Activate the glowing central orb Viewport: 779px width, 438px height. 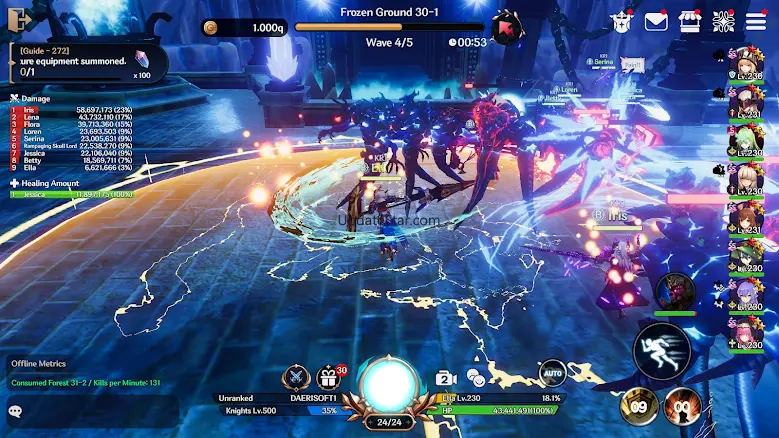coord(388,385)
